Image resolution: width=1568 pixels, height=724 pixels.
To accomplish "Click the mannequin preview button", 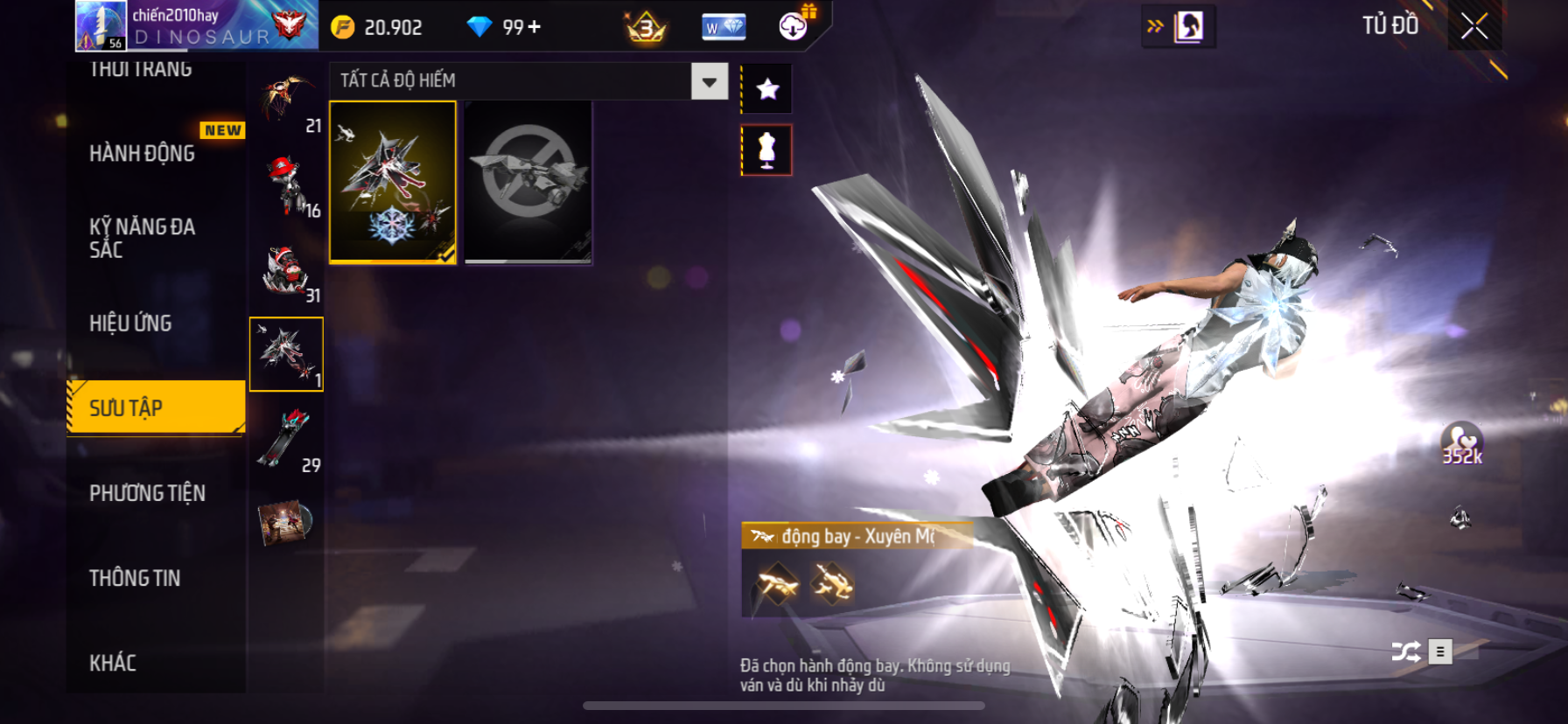I will [x=767, y=150].
